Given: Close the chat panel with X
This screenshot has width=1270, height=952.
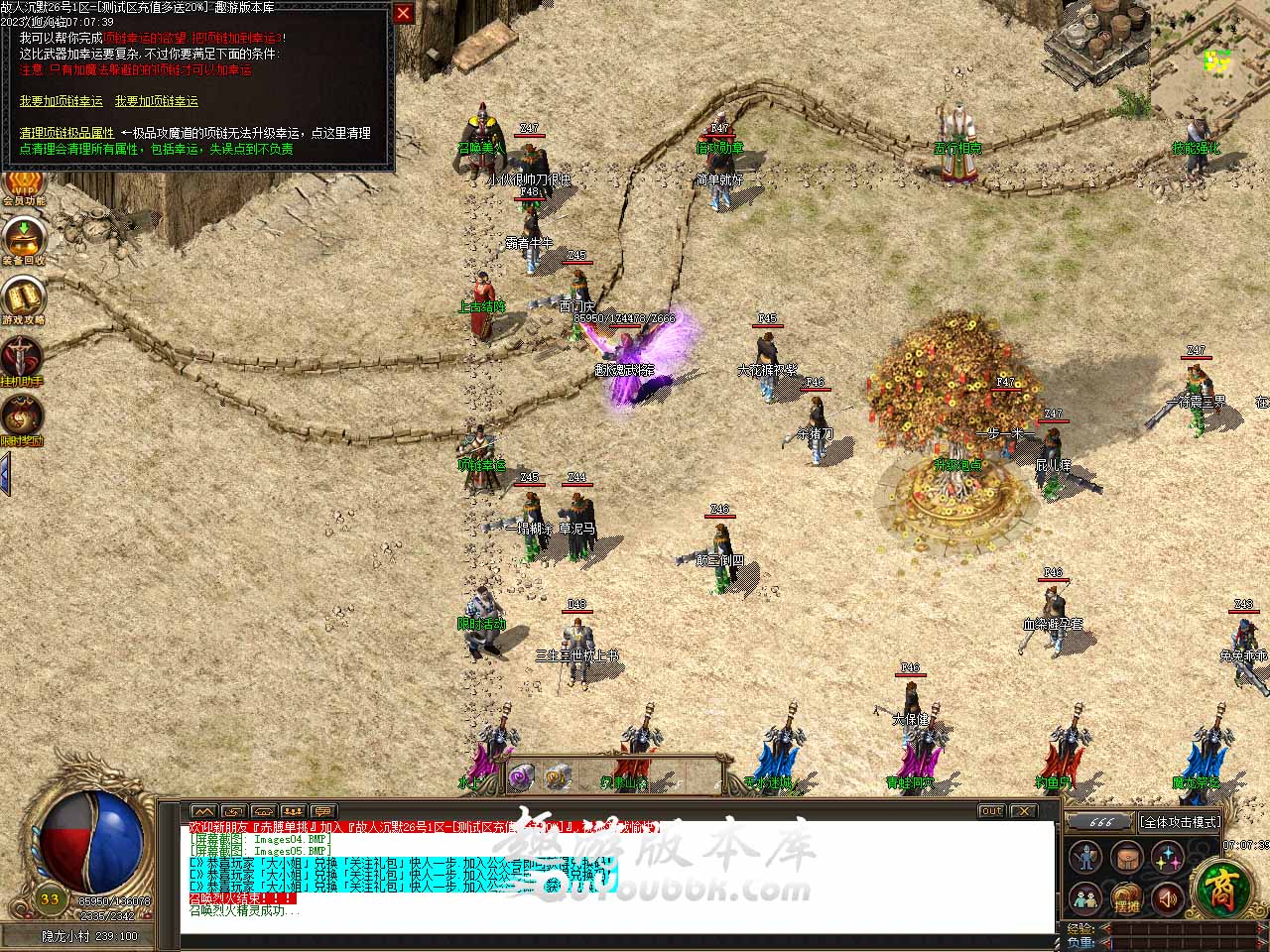Looking at the screenshot, I should point(1023,811).
